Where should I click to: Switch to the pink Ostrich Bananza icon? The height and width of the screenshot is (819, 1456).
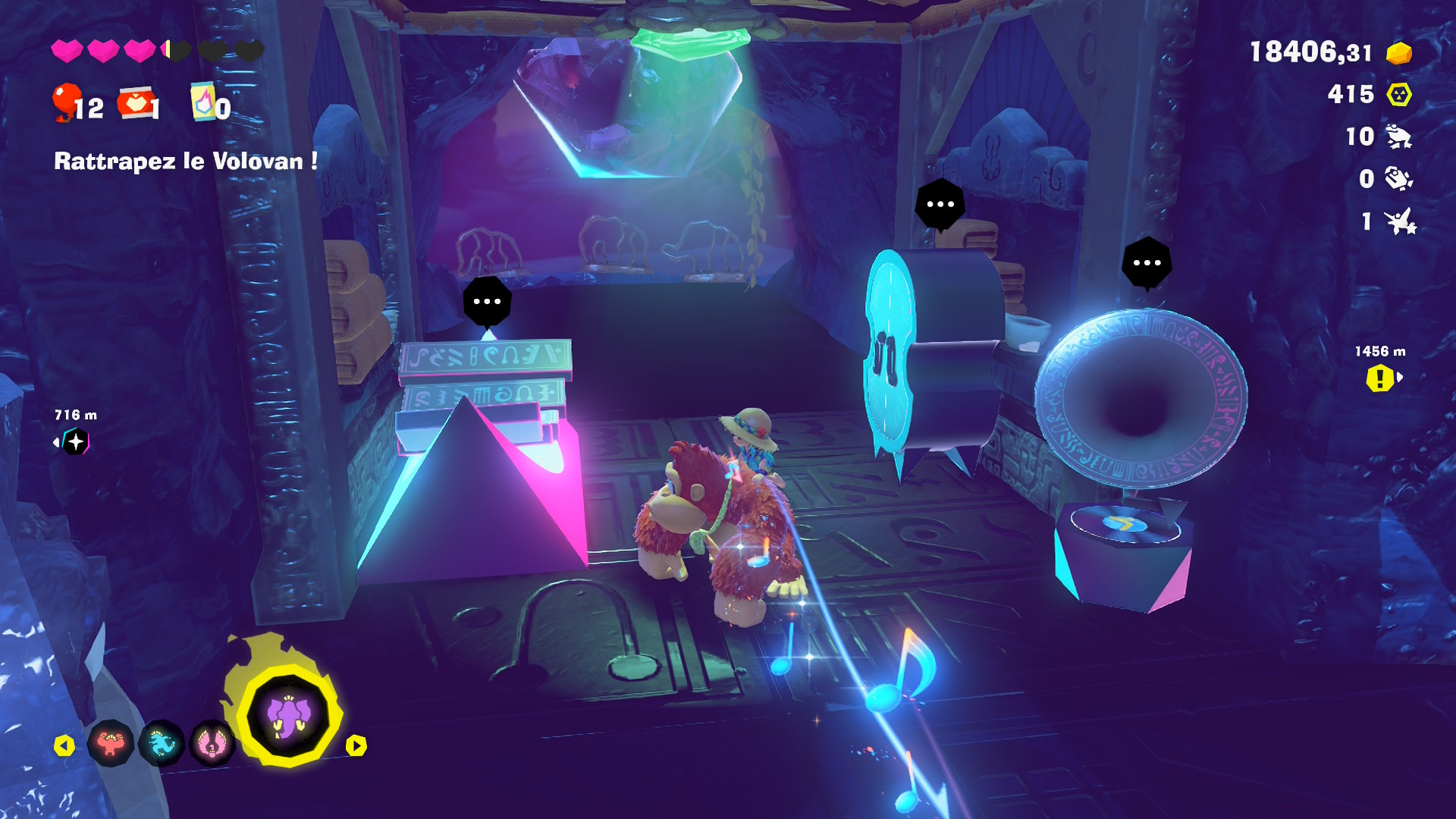212,743
